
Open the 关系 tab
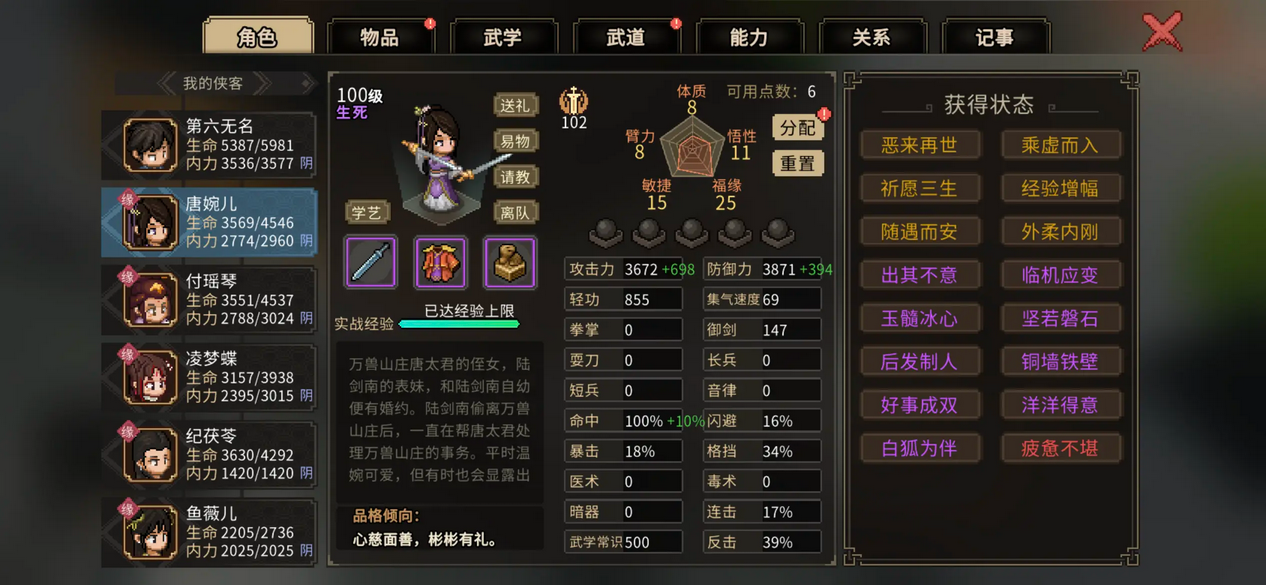click(x=871, y=38)
